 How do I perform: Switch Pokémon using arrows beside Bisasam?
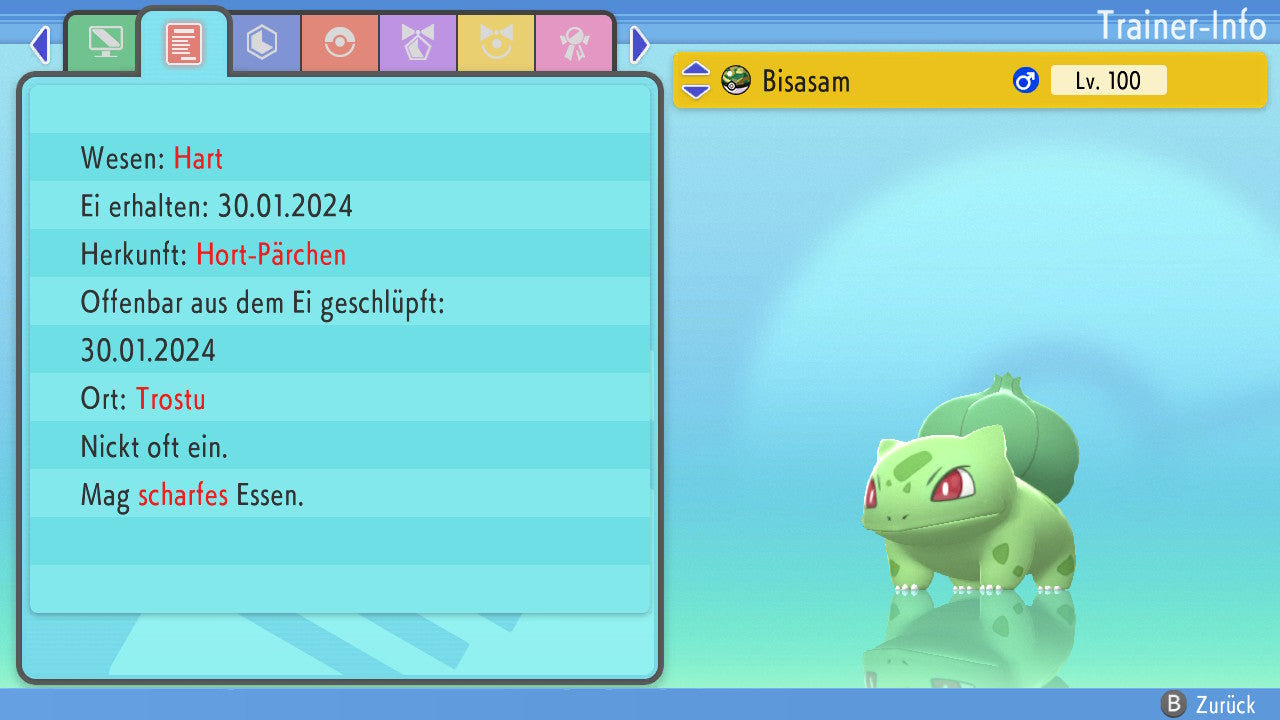pos(696,81)
